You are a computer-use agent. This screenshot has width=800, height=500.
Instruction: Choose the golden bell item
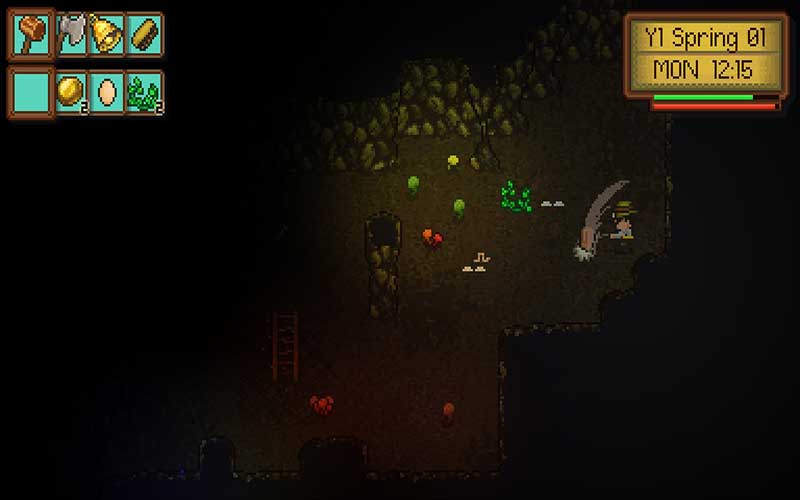[106, 35]
